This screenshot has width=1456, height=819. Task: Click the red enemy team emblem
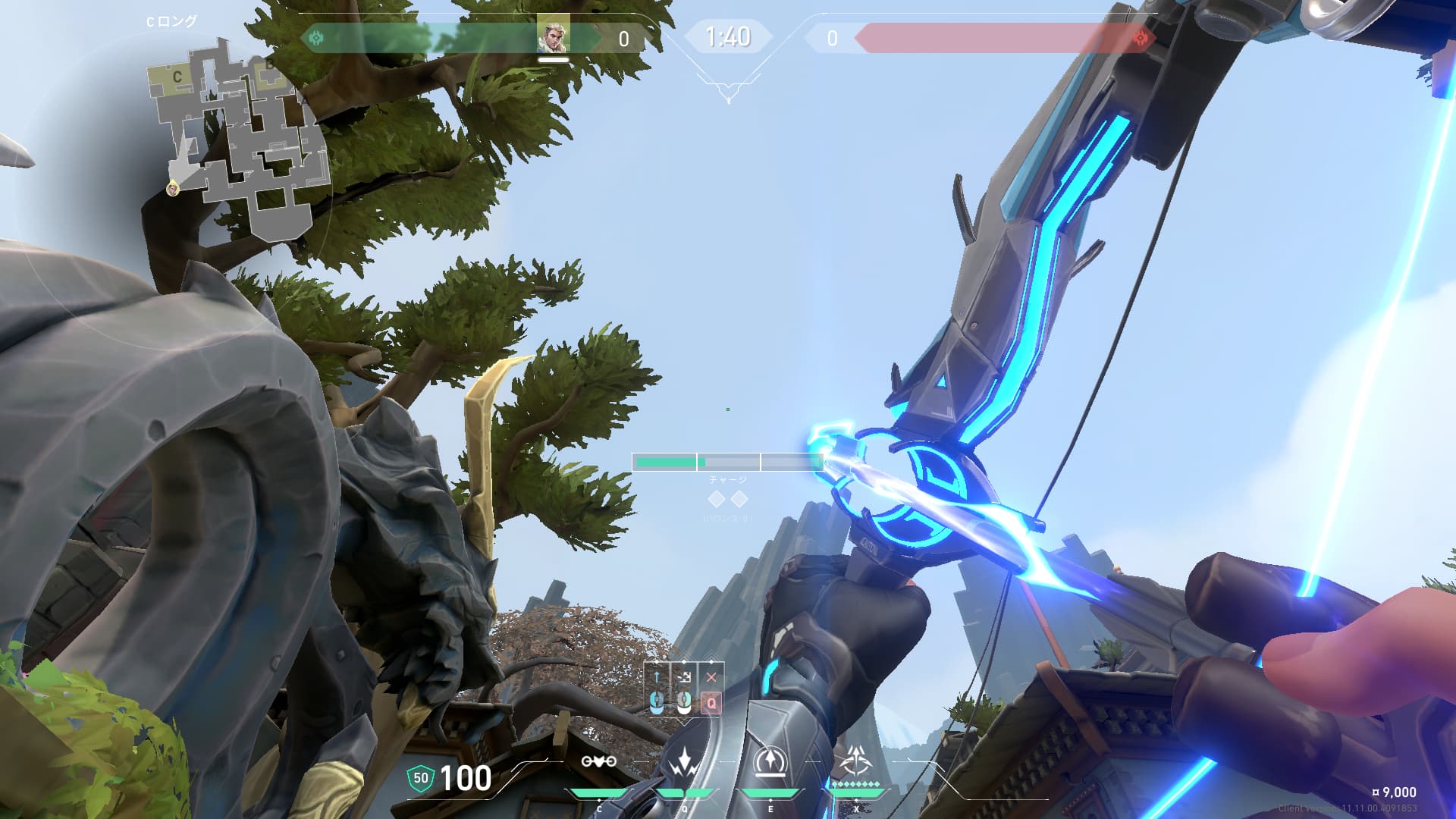click(1140, 37)
